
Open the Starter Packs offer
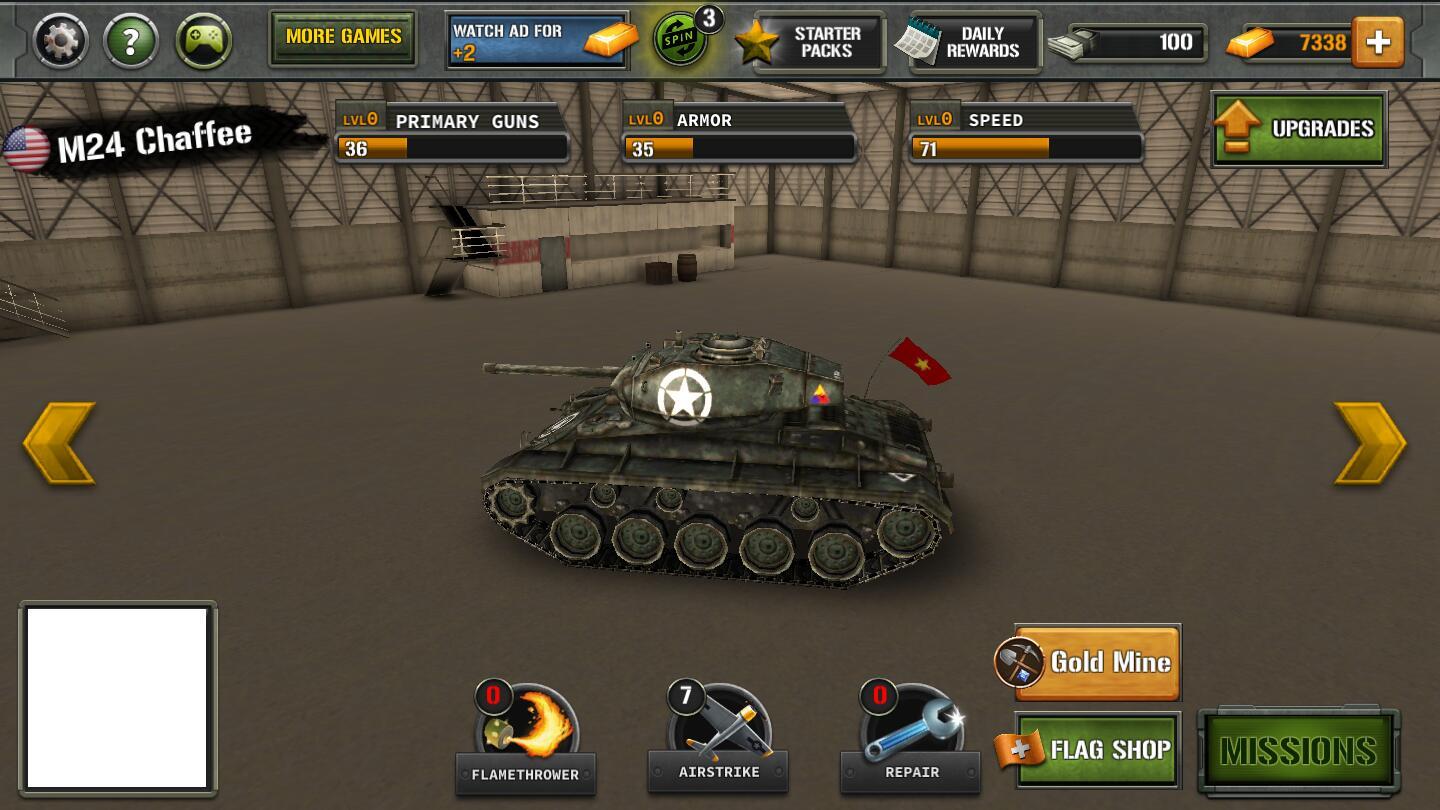pos(811,43)
